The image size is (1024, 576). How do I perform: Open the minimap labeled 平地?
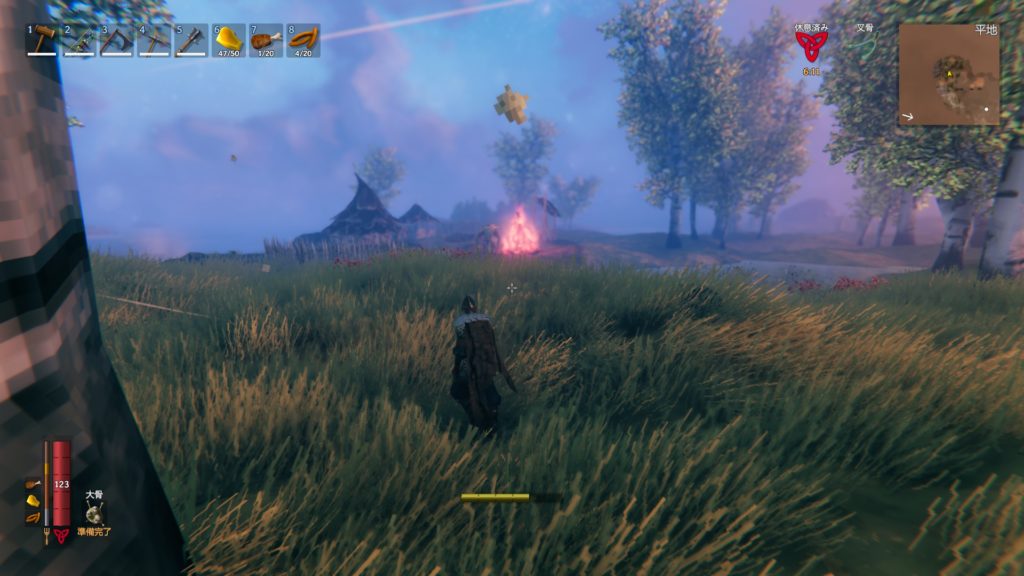point(948,74)
